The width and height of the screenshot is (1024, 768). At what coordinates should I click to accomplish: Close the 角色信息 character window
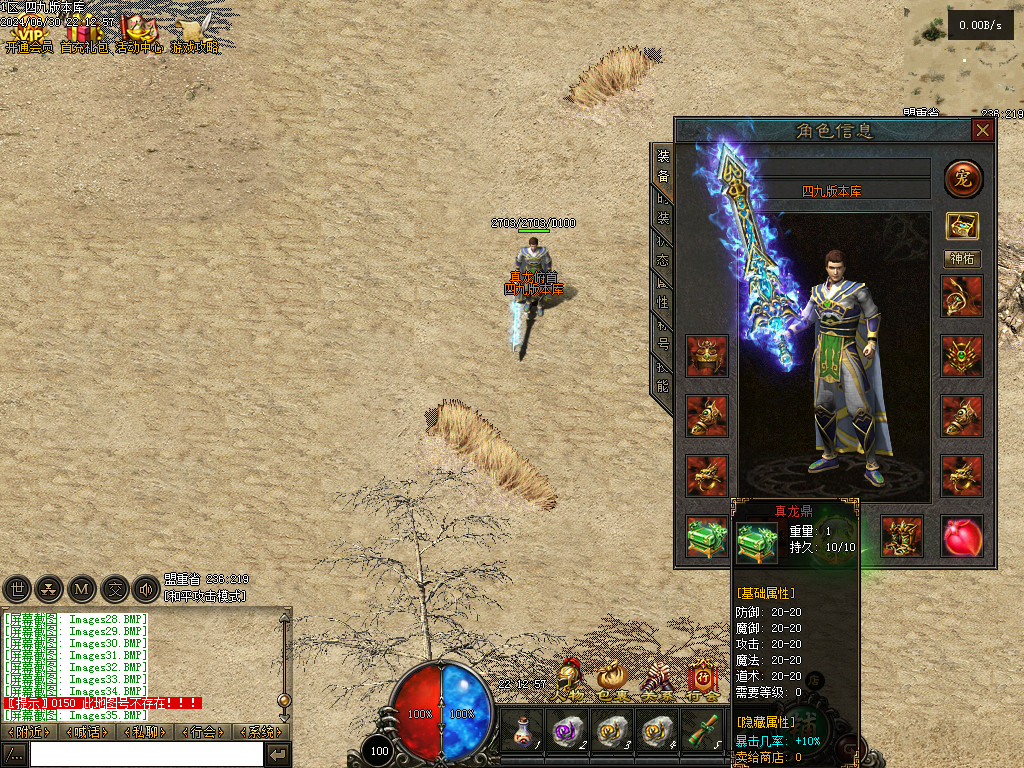(983, 131)
